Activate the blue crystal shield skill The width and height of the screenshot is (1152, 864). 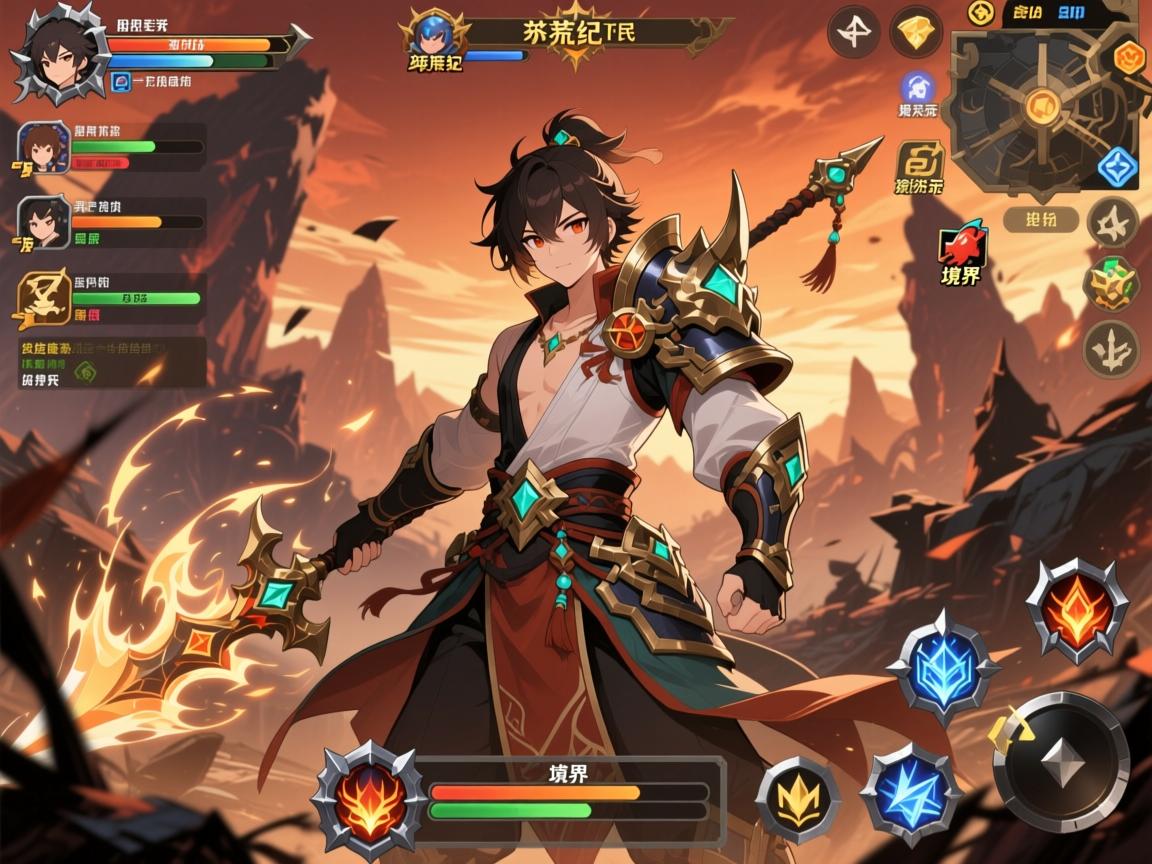940,665
